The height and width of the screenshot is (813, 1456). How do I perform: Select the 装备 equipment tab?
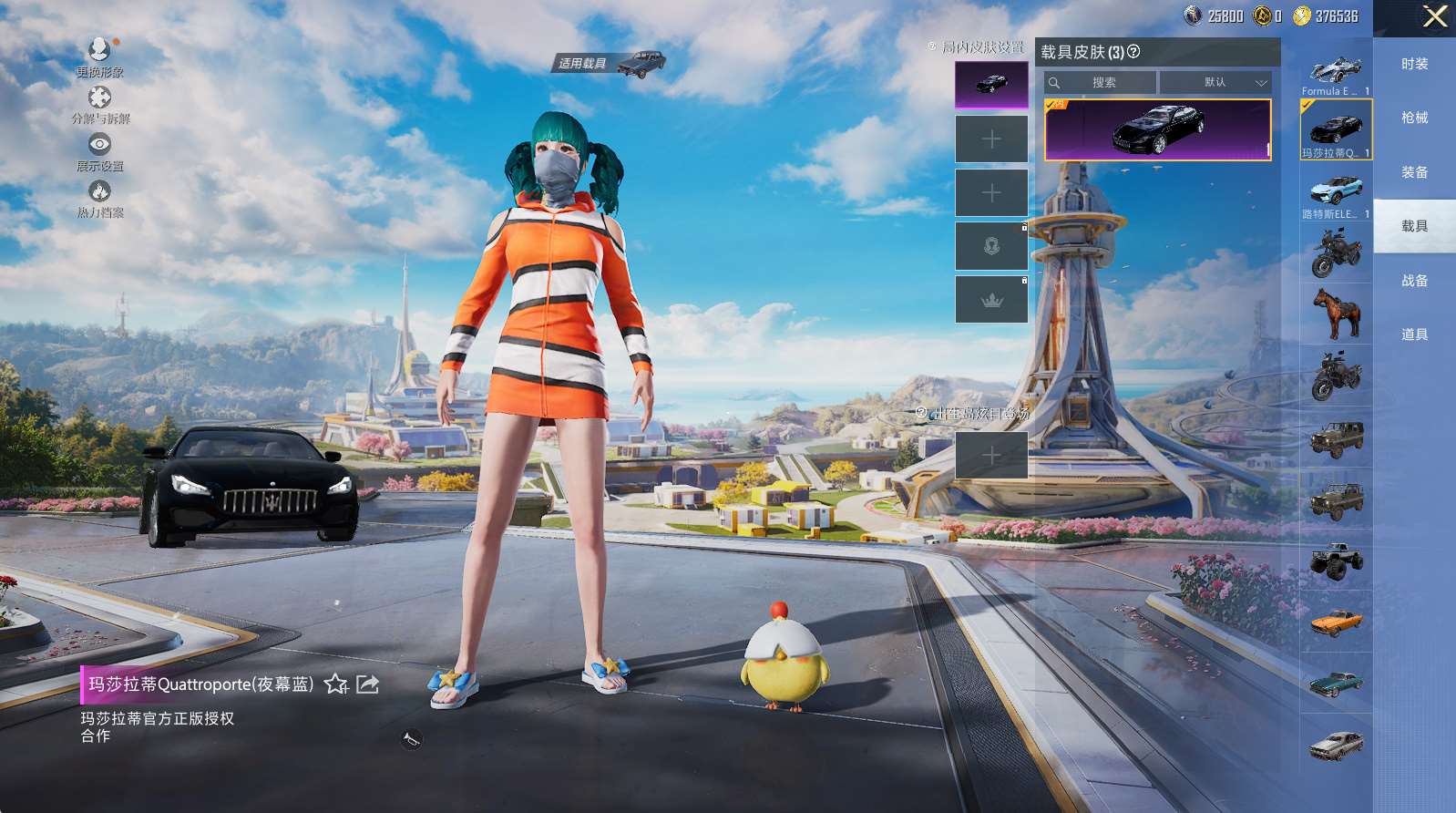1414,172
